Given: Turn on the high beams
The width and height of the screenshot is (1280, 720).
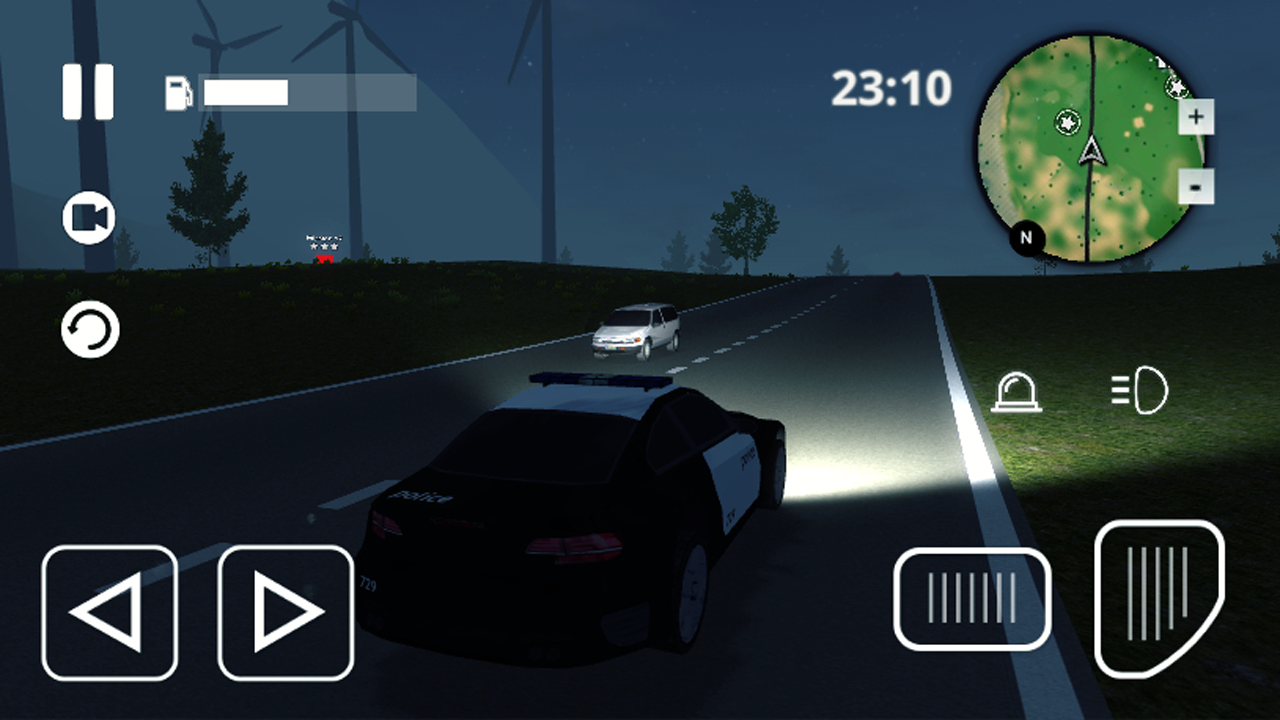Looking at the screenshot, I should point(1140,392).
